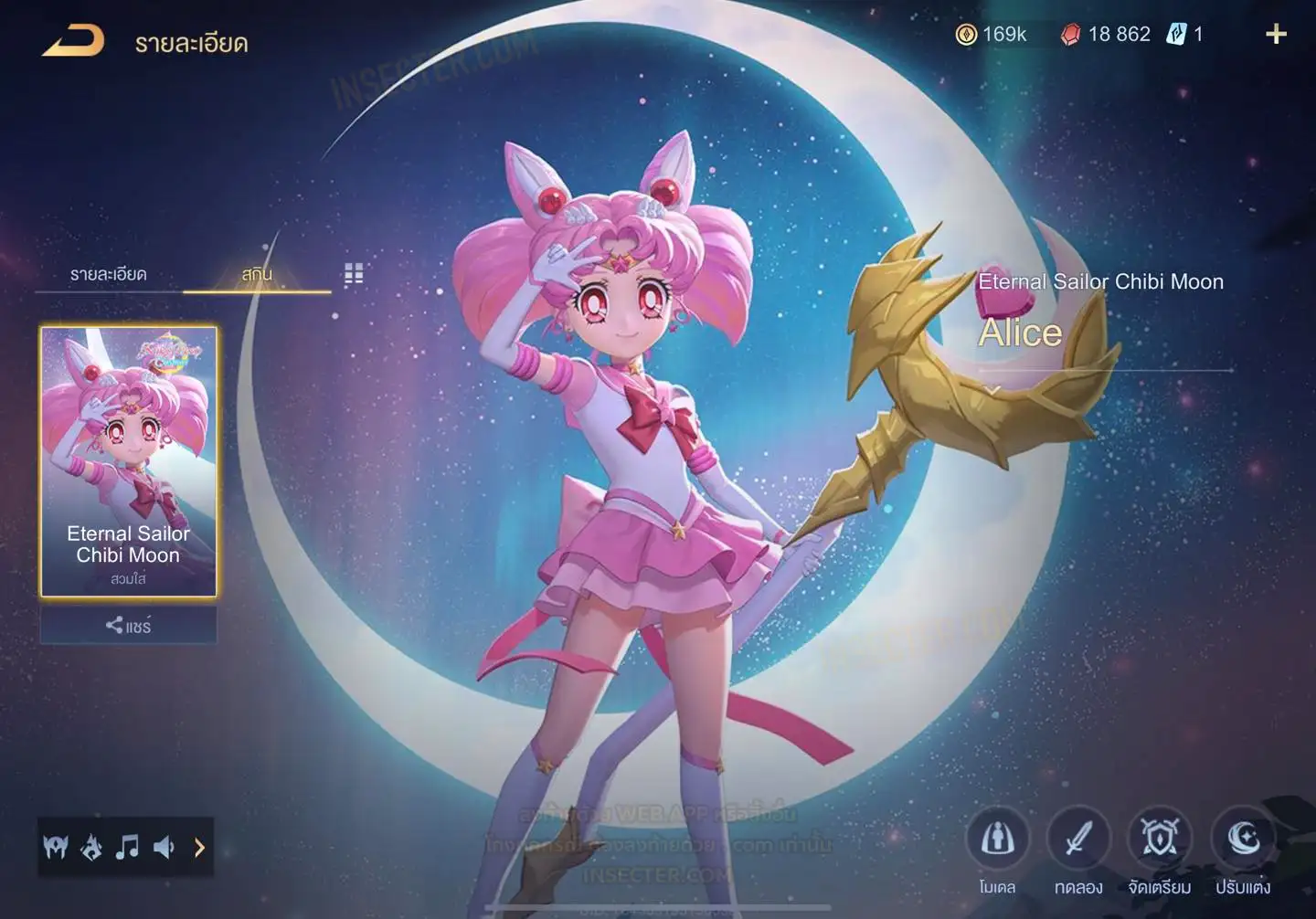The height and width of the screenshot is (919, 1316).
Task: Share the skin with the แชร์ button
Action: (x=129, y=626)
